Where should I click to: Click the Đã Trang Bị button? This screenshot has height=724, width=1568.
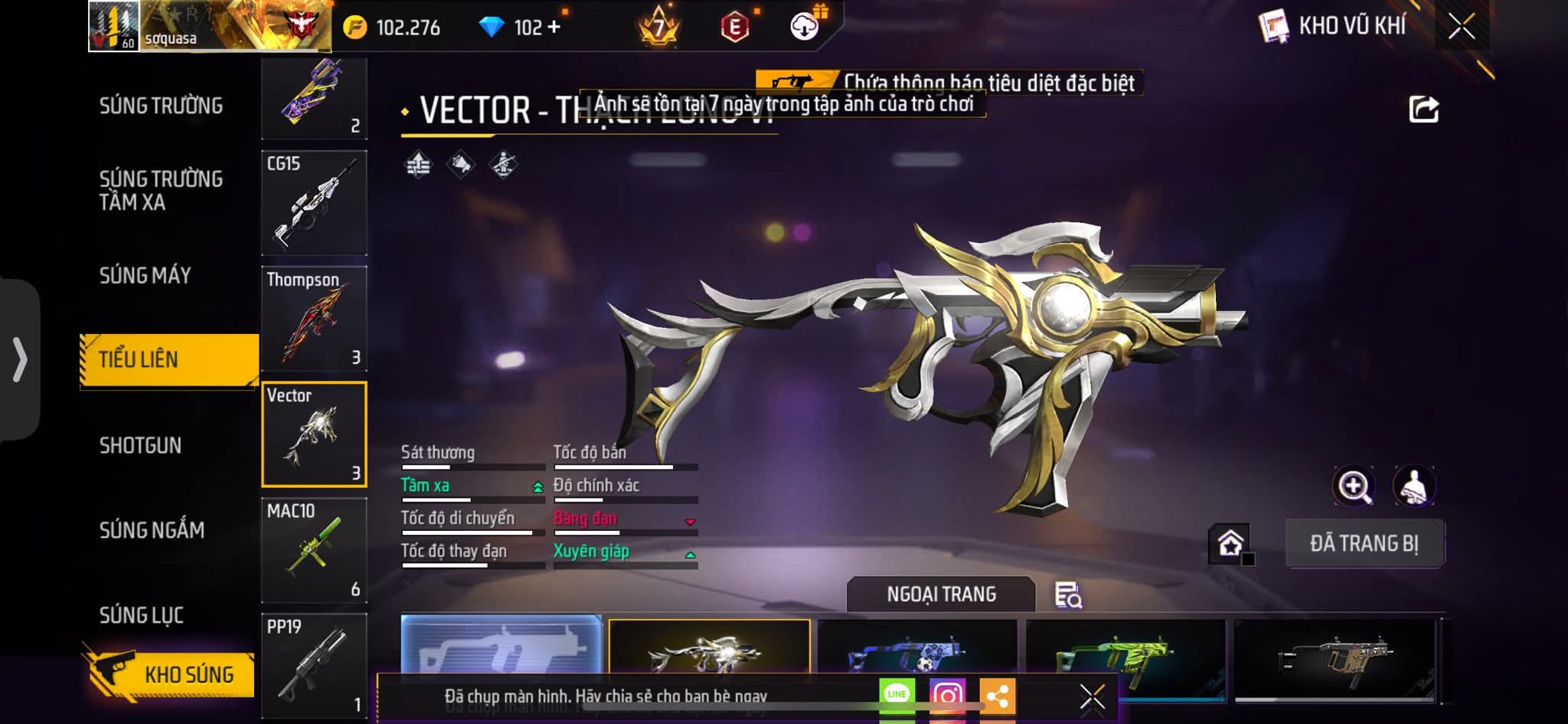click(x=1364, y=543)
